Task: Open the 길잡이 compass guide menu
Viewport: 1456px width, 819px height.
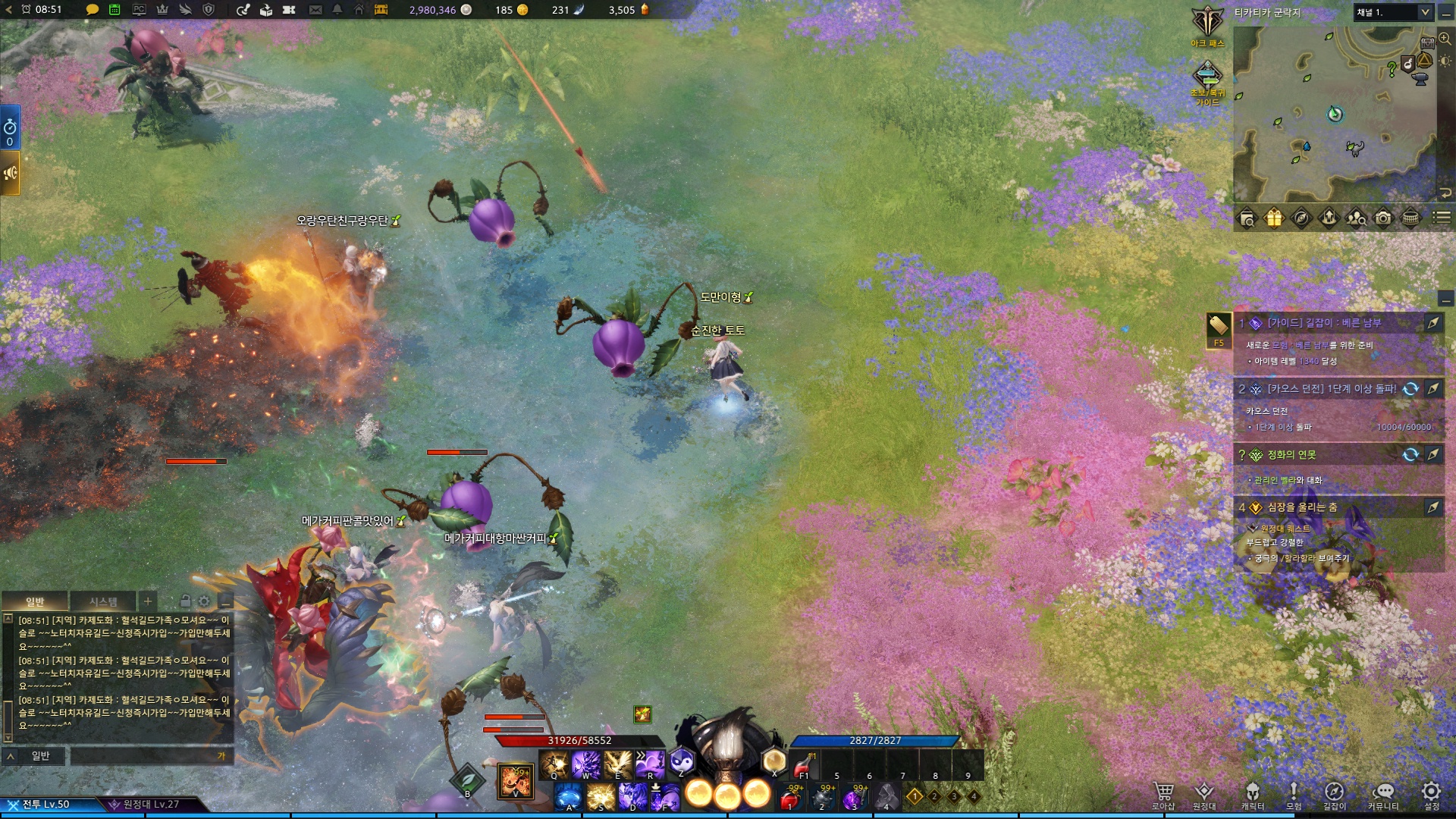Action: 1334,792
